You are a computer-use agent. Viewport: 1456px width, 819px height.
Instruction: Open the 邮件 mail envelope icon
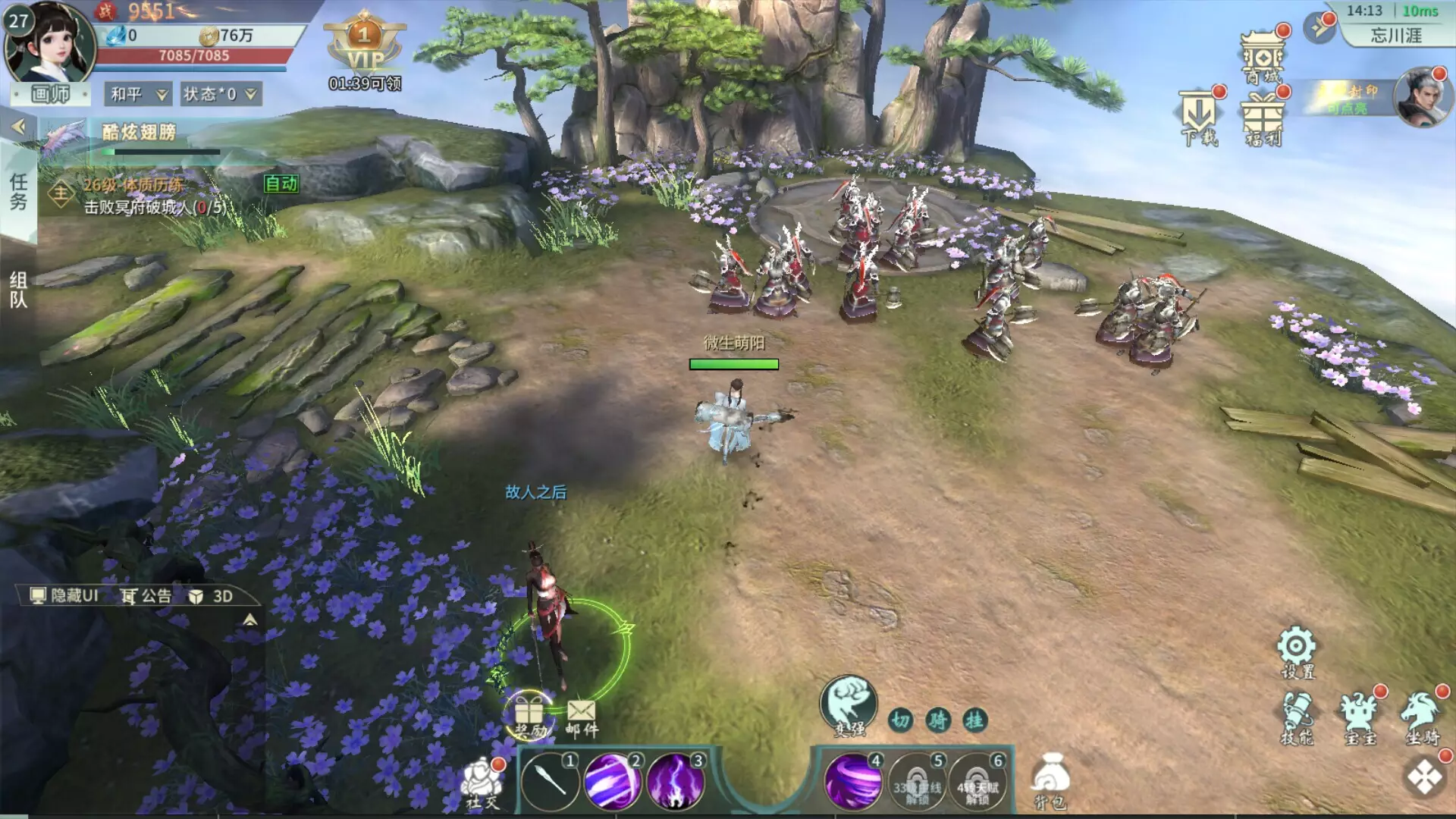[582, 717]
